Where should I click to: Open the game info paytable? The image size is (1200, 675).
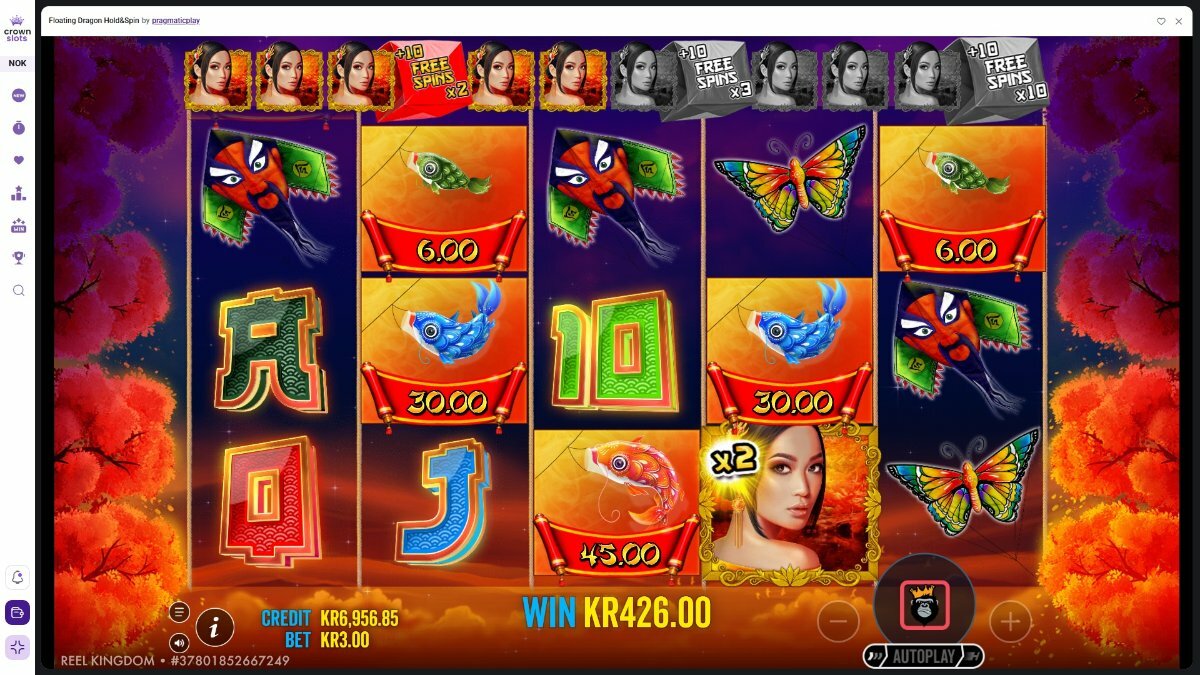coord(215,627)
